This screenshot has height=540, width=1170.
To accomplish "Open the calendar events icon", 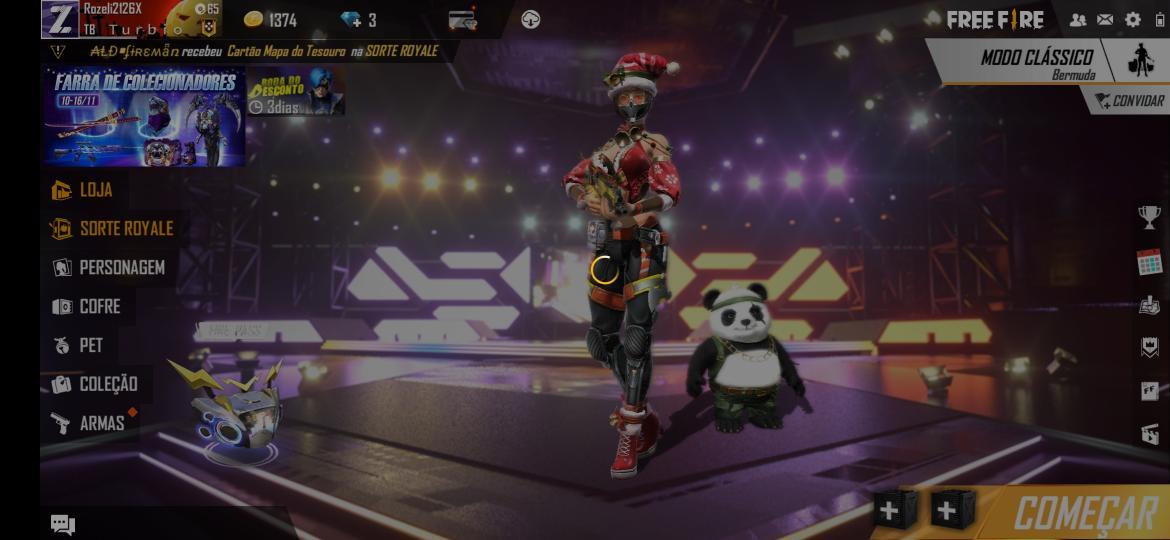I will coord(1149,262).
